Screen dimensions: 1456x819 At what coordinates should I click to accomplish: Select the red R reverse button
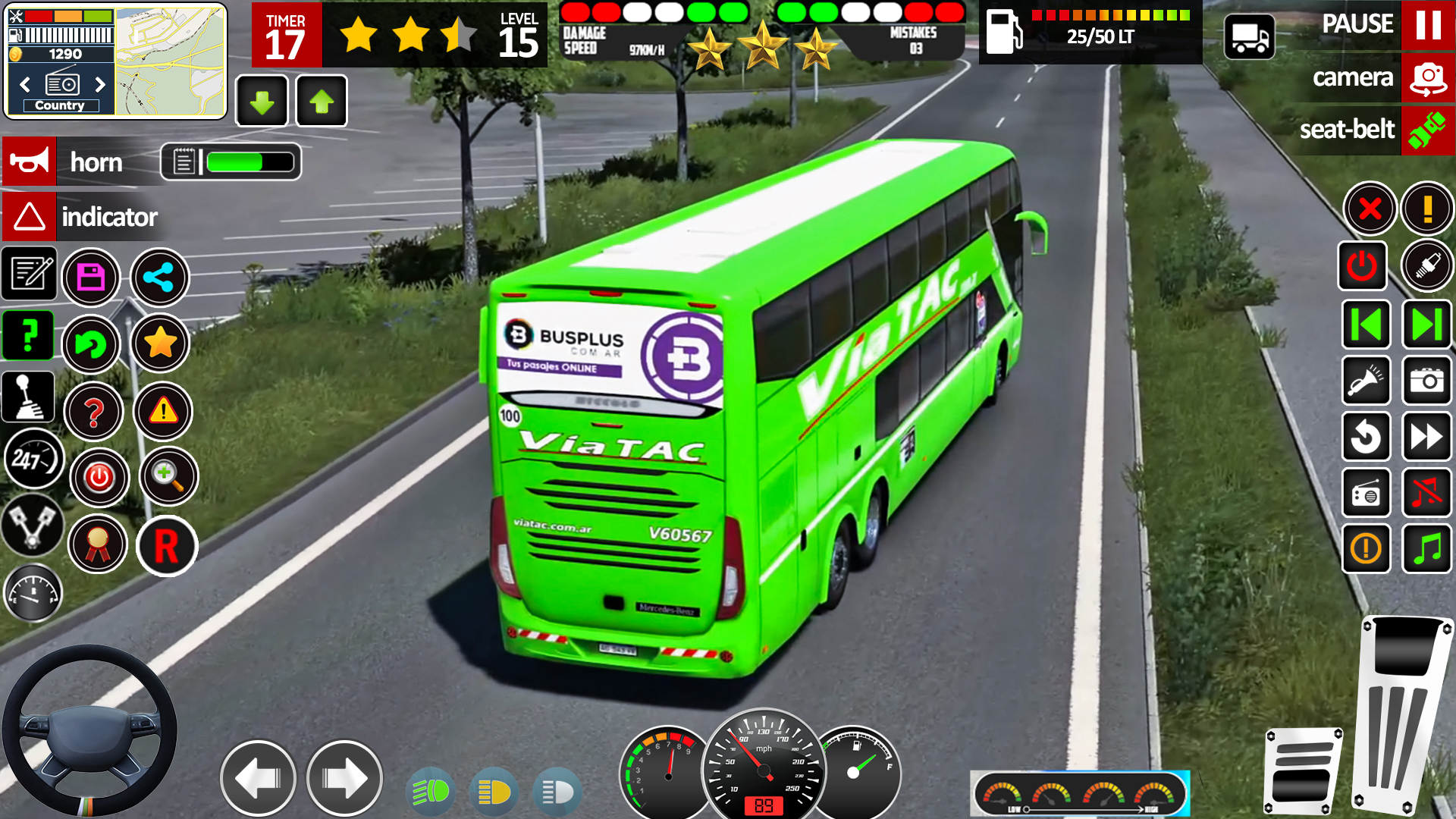point(167,546)
